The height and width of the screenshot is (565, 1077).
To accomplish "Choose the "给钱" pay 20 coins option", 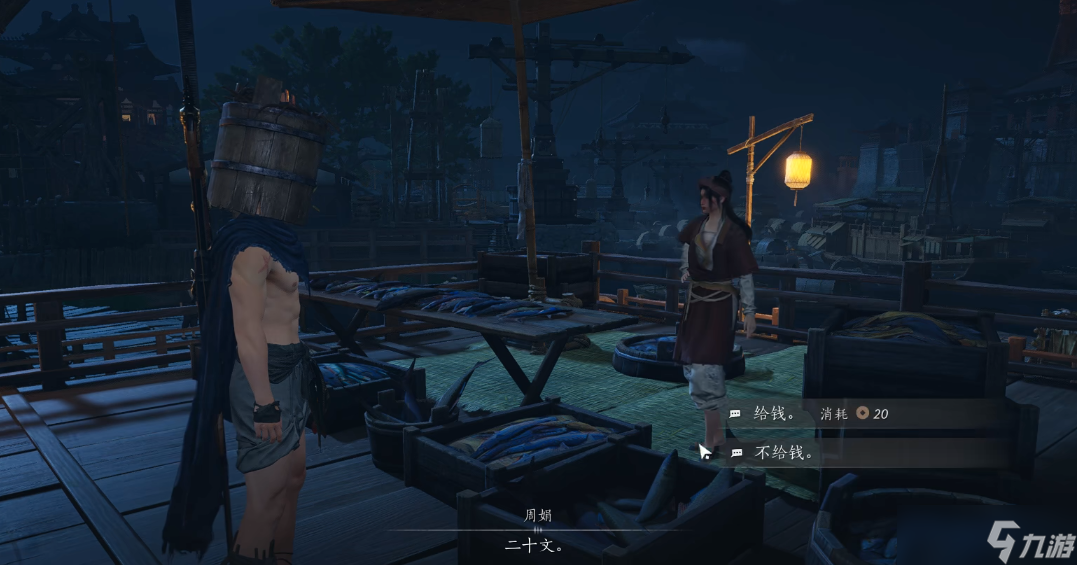I will point(776,413).
